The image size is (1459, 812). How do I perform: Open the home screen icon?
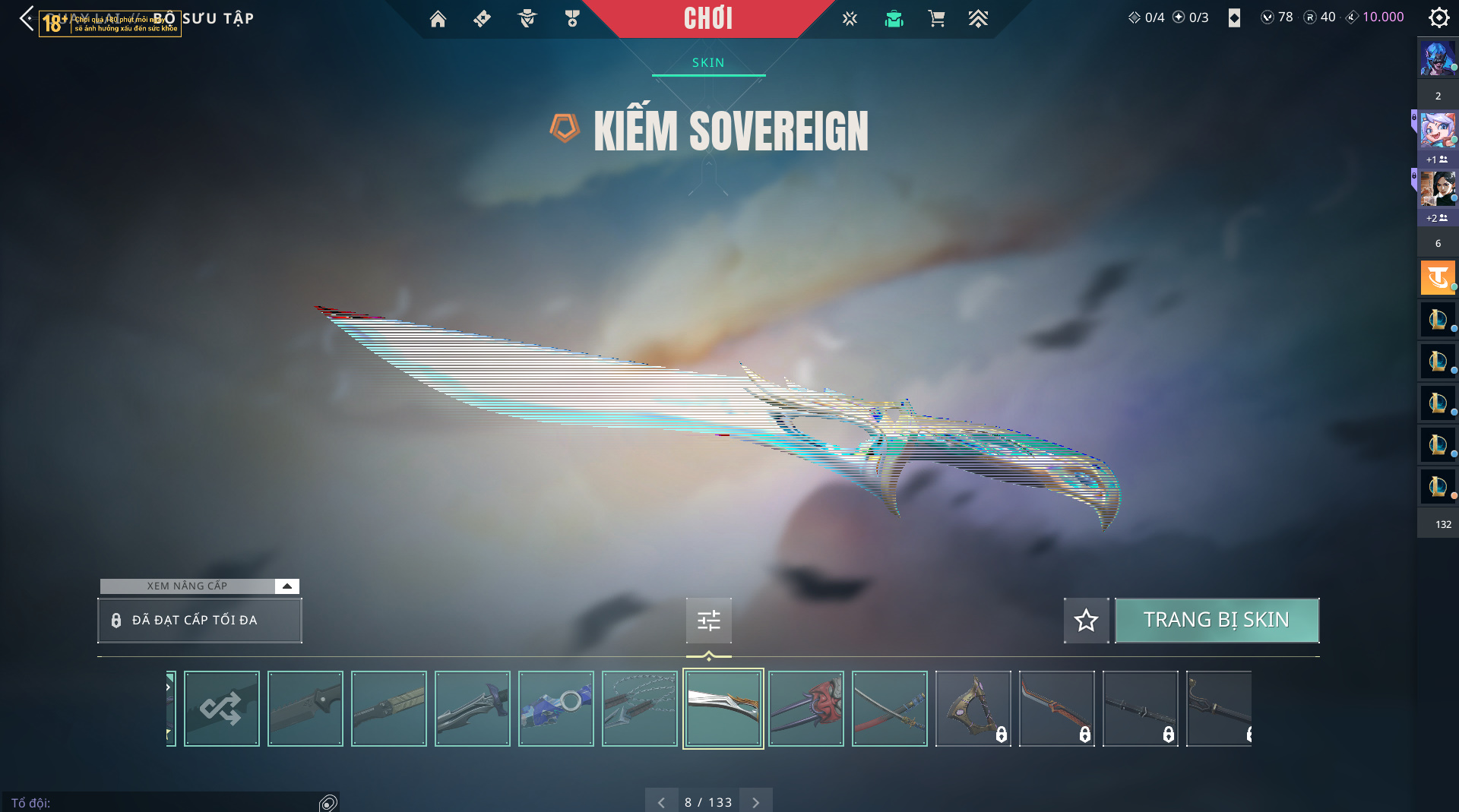pyautogui.click(x=438, y=19)
